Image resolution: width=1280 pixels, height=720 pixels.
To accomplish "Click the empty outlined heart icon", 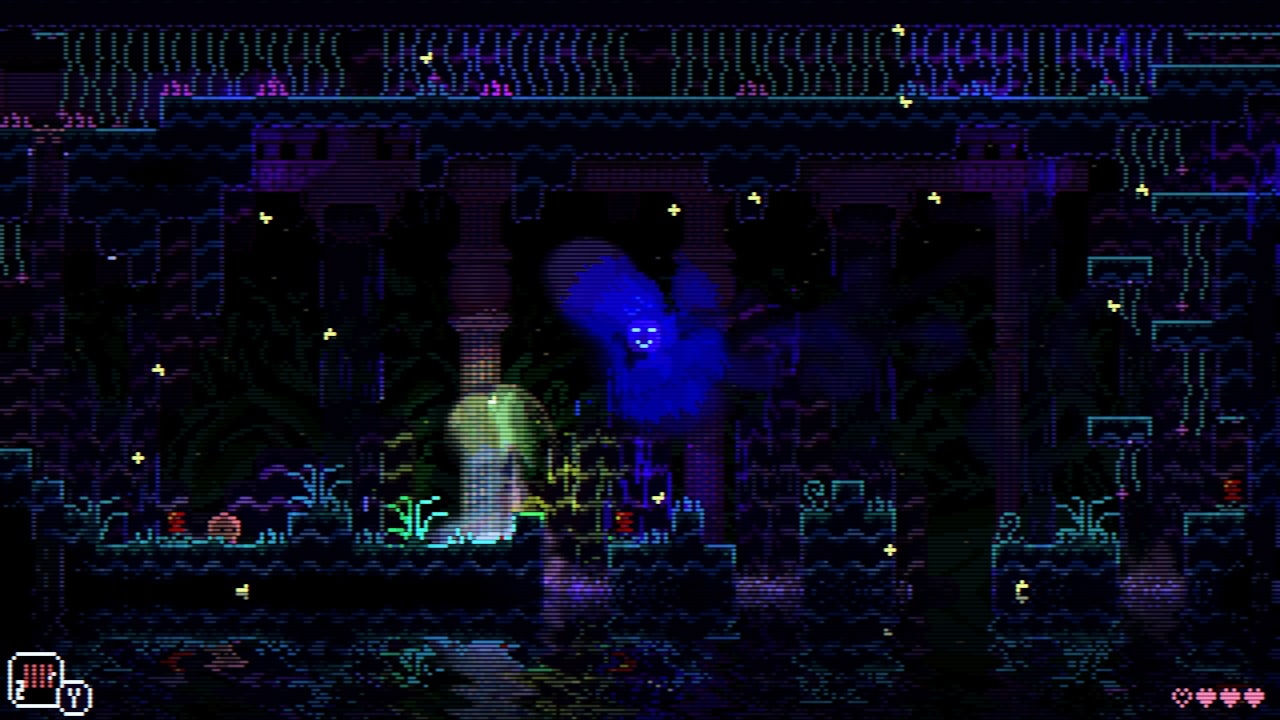I will pos(1181,697).
